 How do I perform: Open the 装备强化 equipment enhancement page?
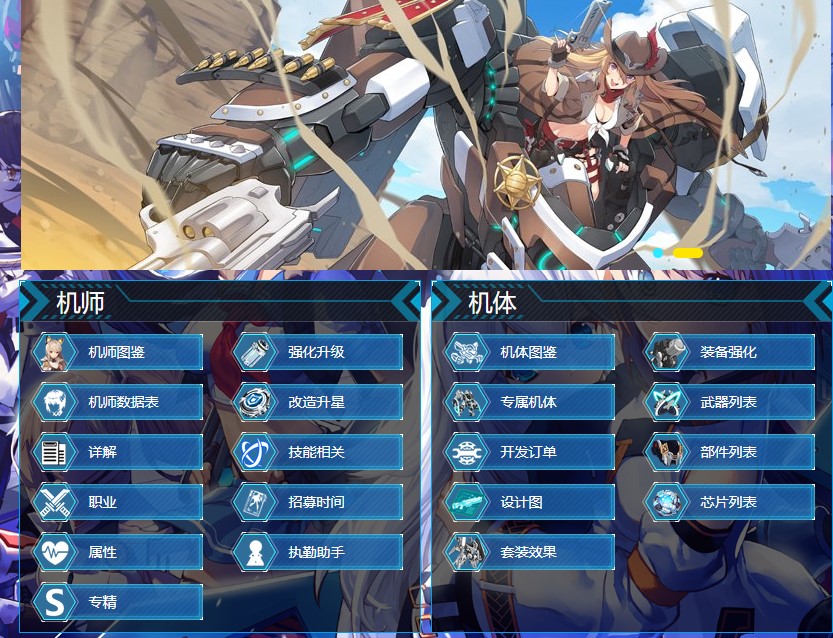[x=729, y=352]
